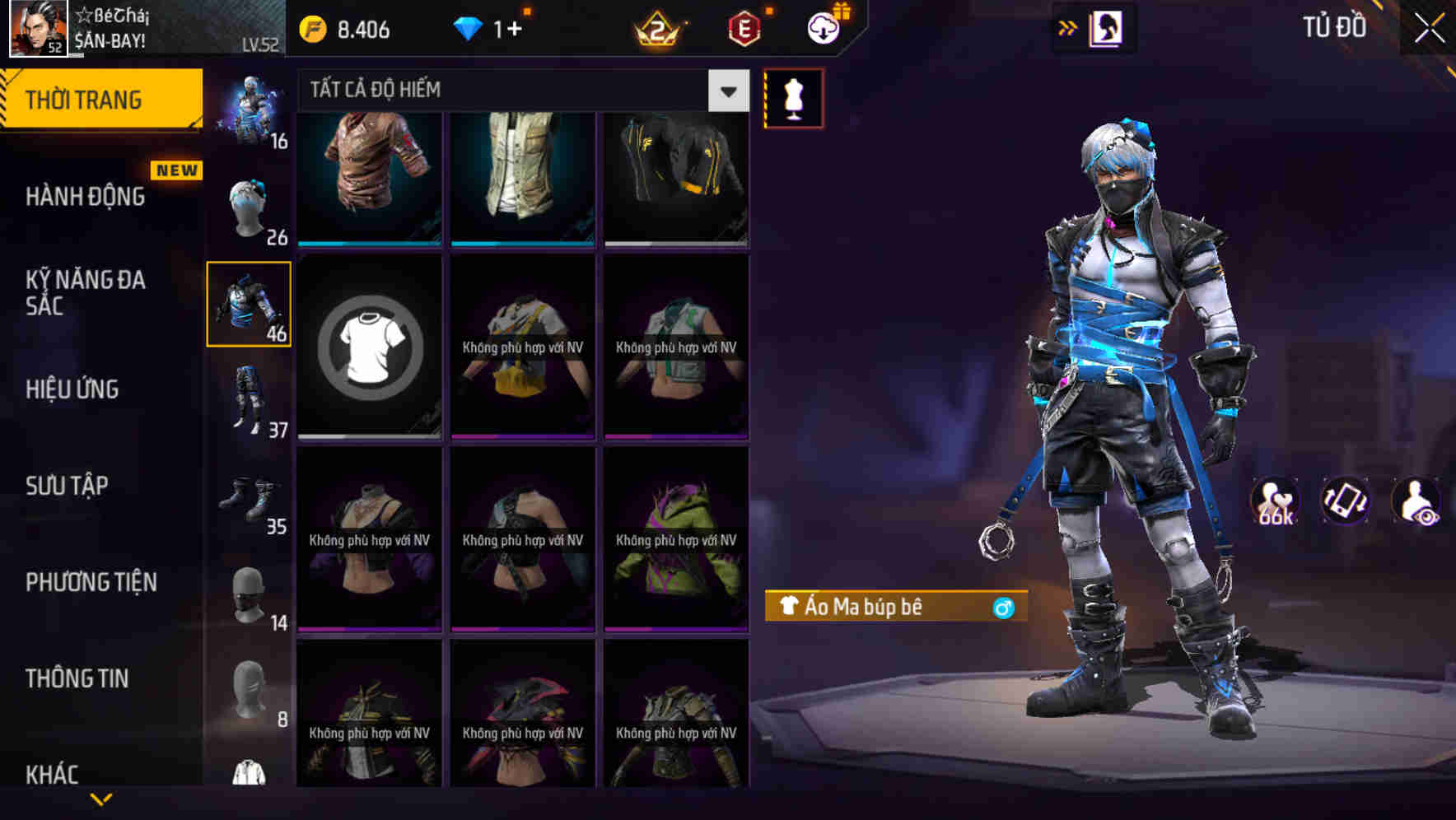The height and width of the screenshot is (820, 1456).
Task: Click the cloud download gift icon
Action: pos(822,26)
